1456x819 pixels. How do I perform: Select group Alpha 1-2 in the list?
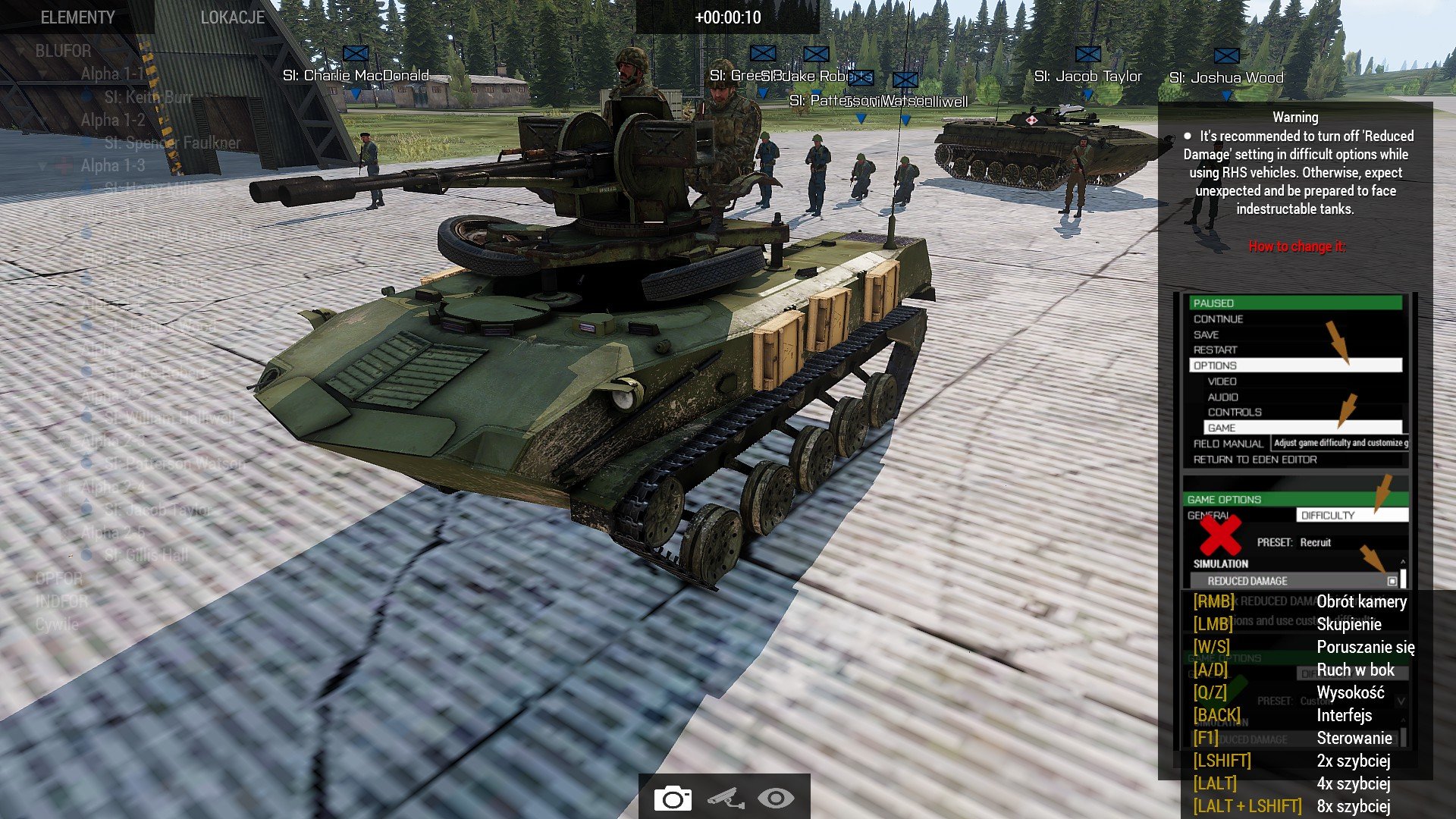click(112, 120)
